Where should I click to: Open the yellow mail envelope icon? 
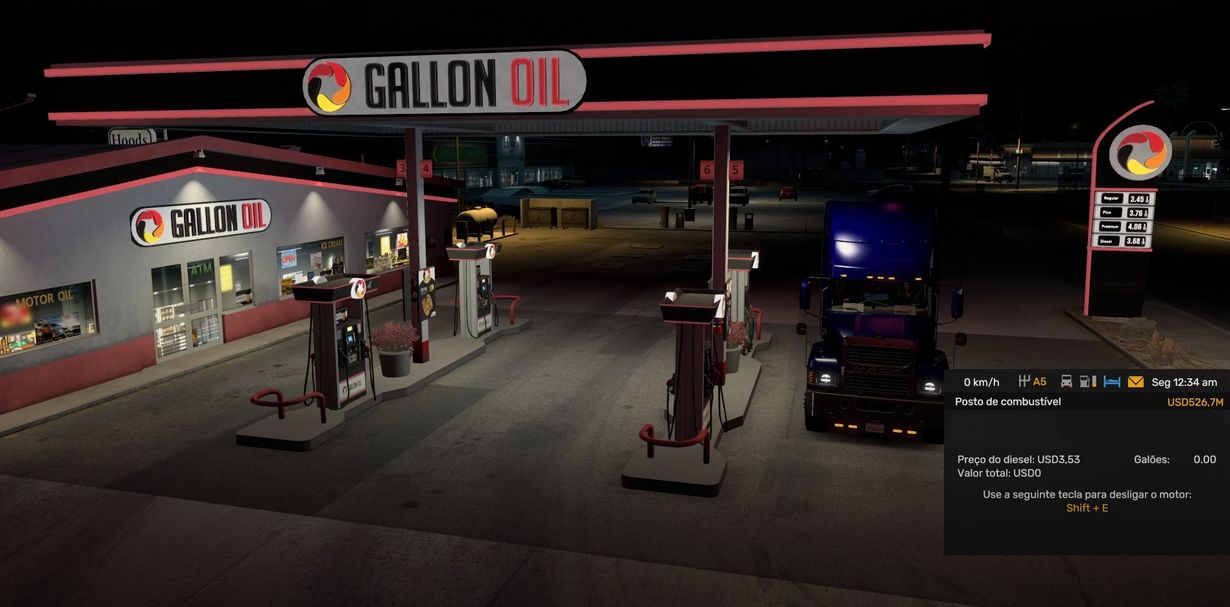coord(1135,382)
